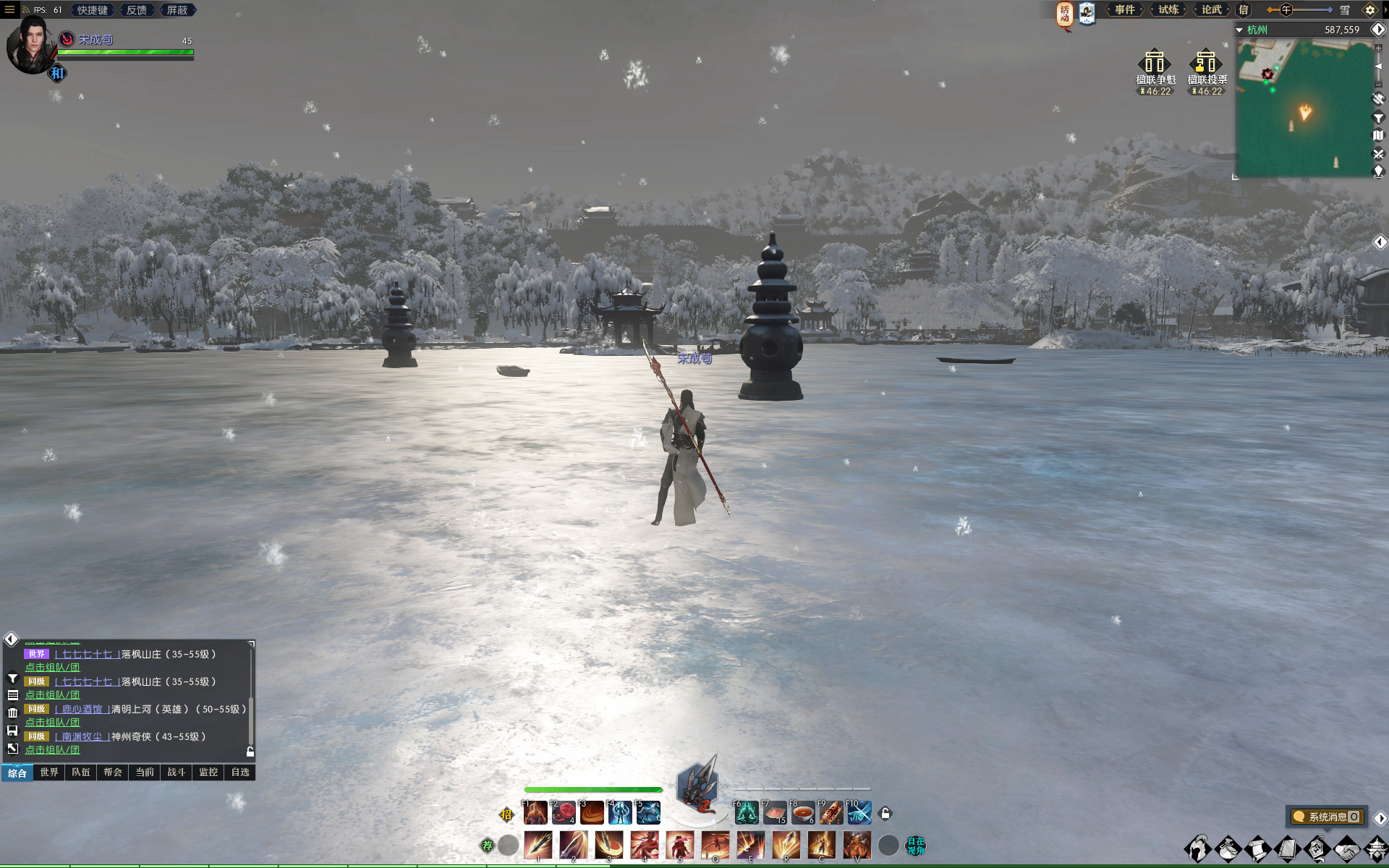Click the 屏蔽 block button
1389x868 pixels.
[177, 10]
